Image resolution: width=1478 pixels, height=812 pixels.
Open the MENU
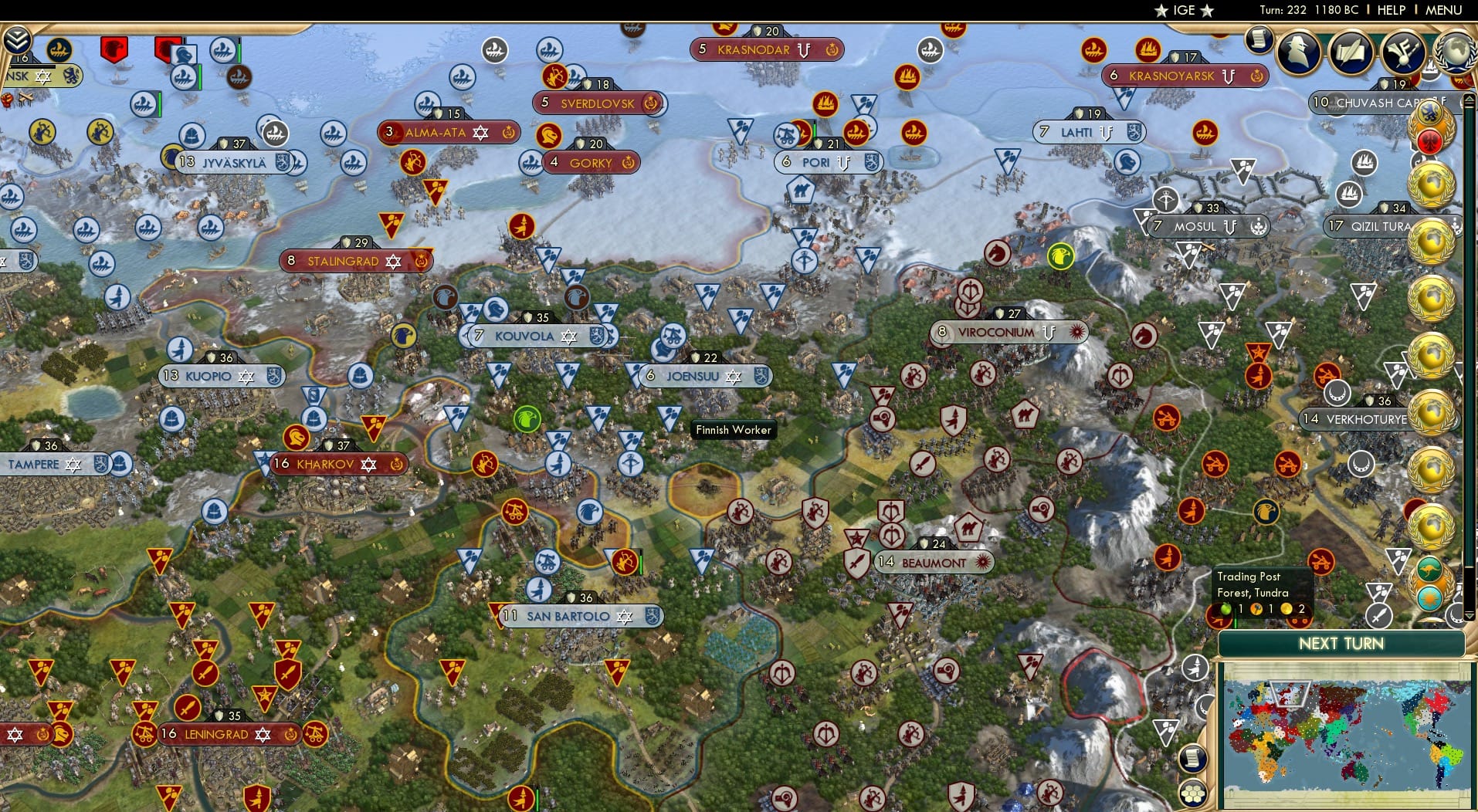click(x=1445, y=10)
